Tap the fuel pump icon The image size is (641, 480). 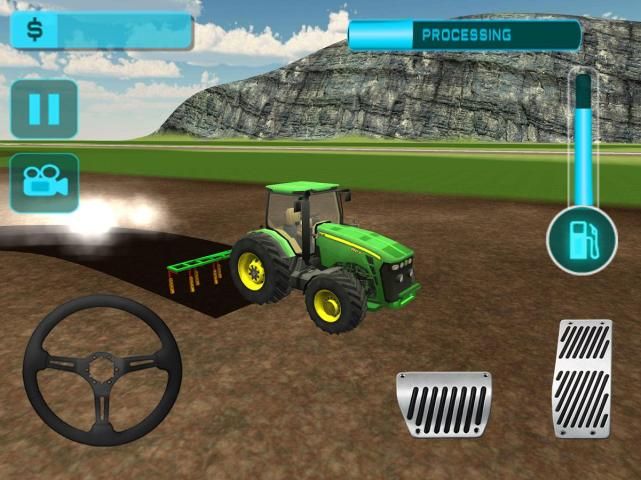click(581, 241)
